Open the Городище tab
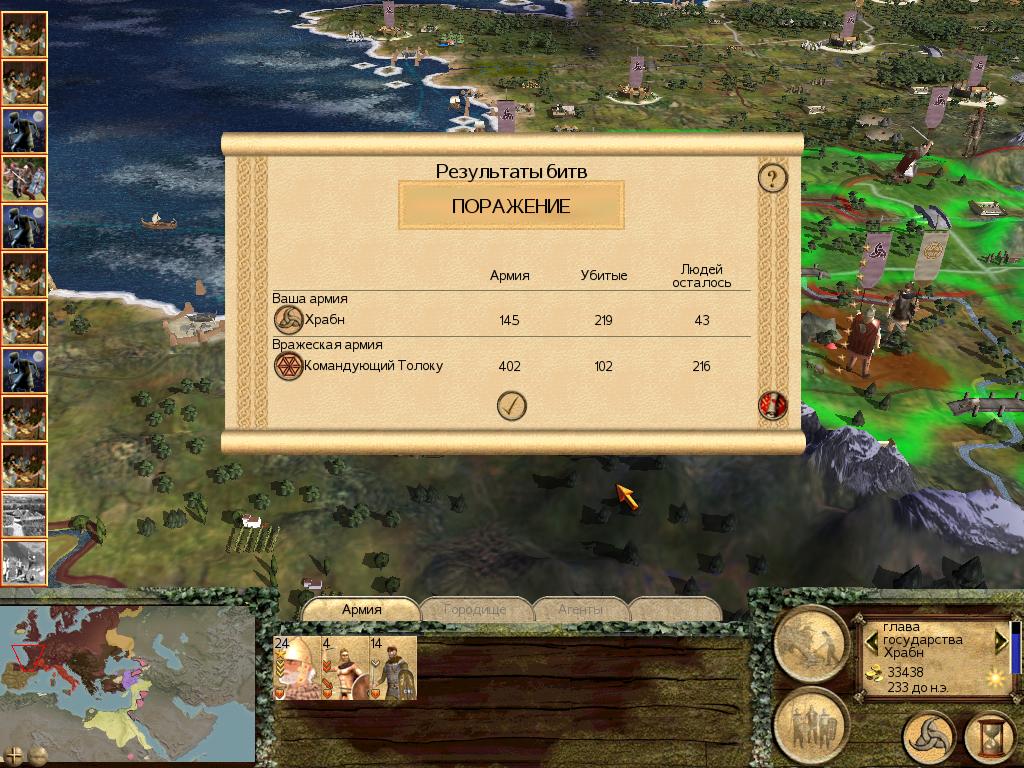Viewport: 1024px width, 768px height. pos(475,609)
